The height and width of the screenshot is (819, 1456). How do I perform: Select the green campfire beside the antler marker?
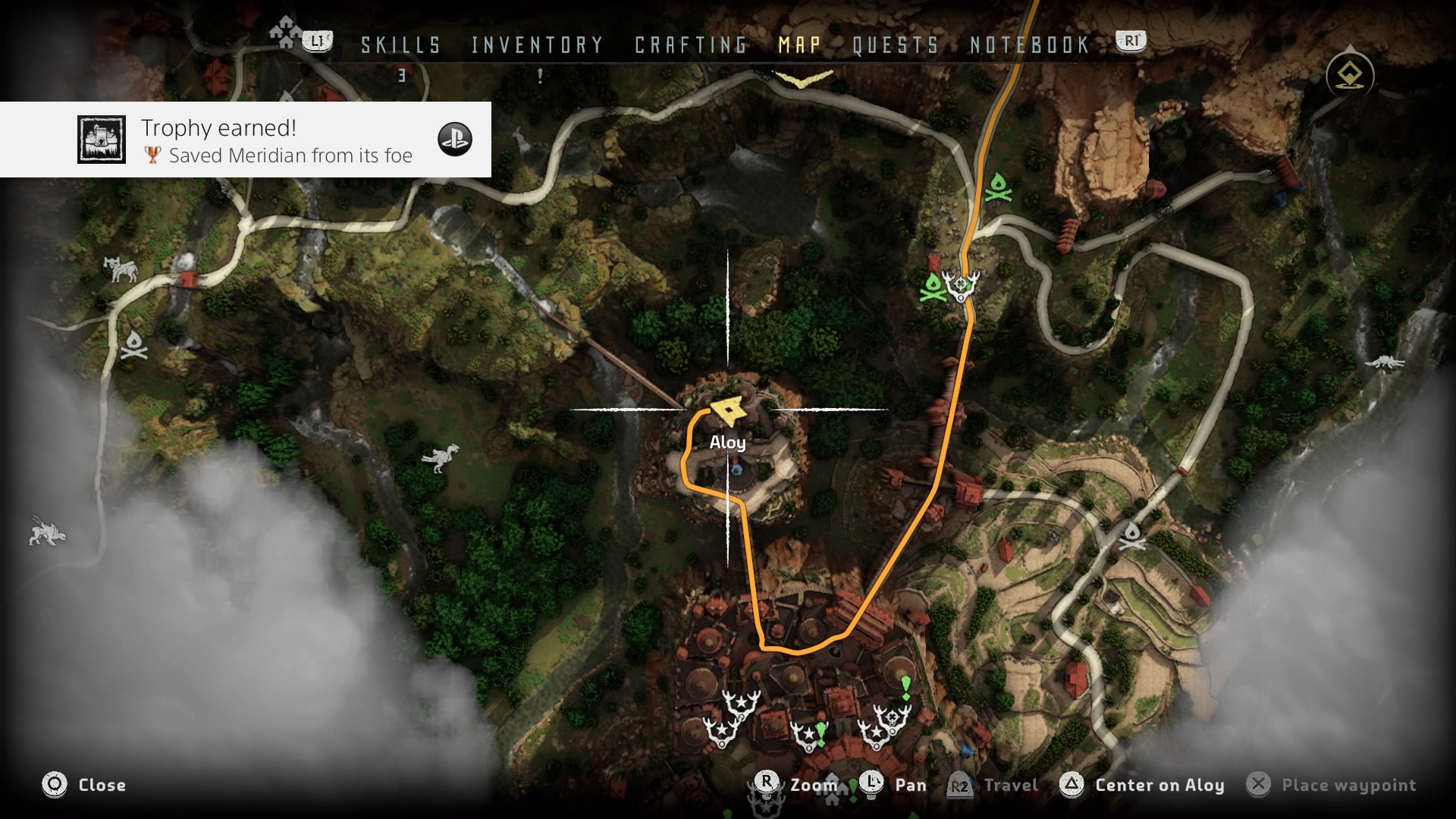click(x=932, y=287)
